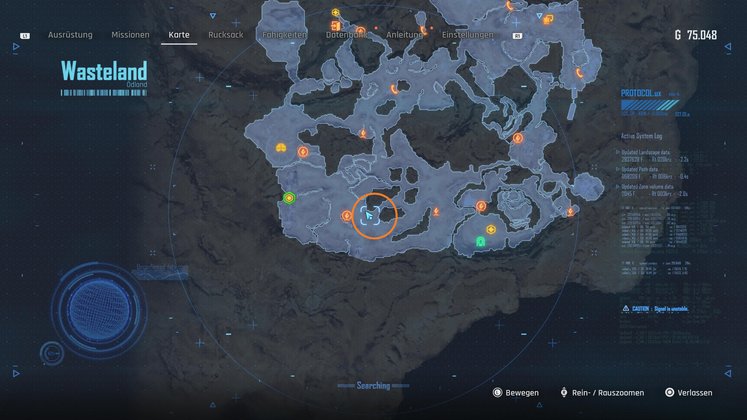Screen dimensions: 747x420
Task: Select the green hexagon map marker
Action: 289,198
